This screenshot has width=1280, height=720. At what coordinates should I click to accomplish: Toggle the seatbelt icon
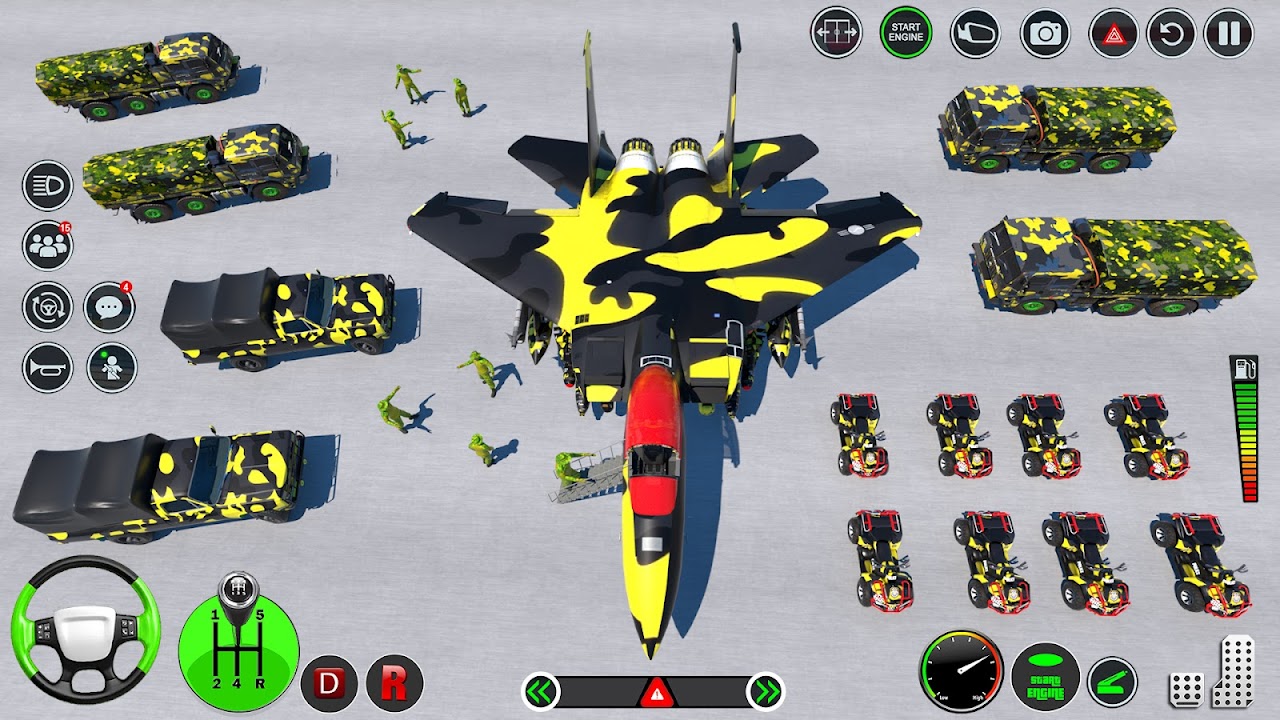coord(109,367)
